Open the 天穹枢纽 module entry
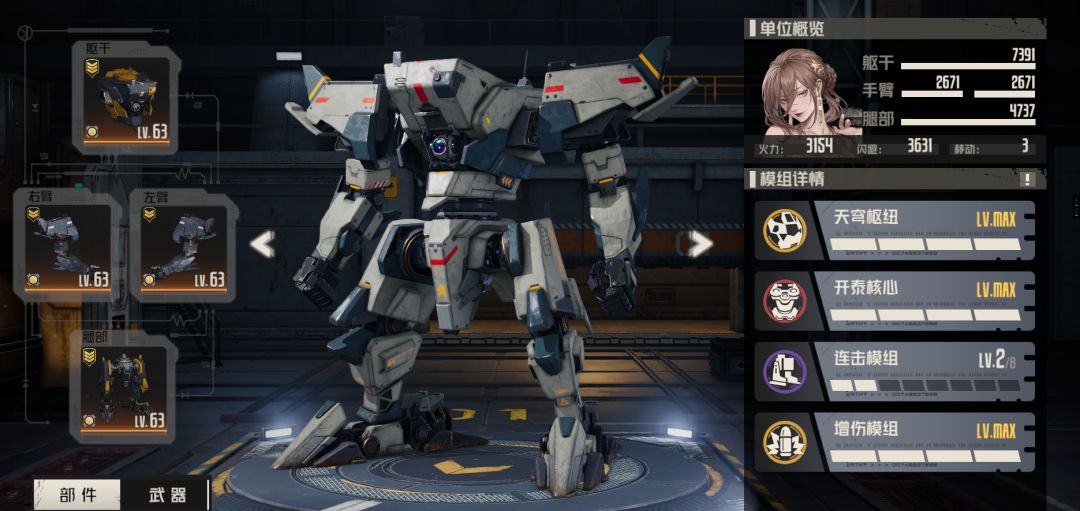Image resolution: width=1080 pixels, height=511 pixels. [895, 230]
